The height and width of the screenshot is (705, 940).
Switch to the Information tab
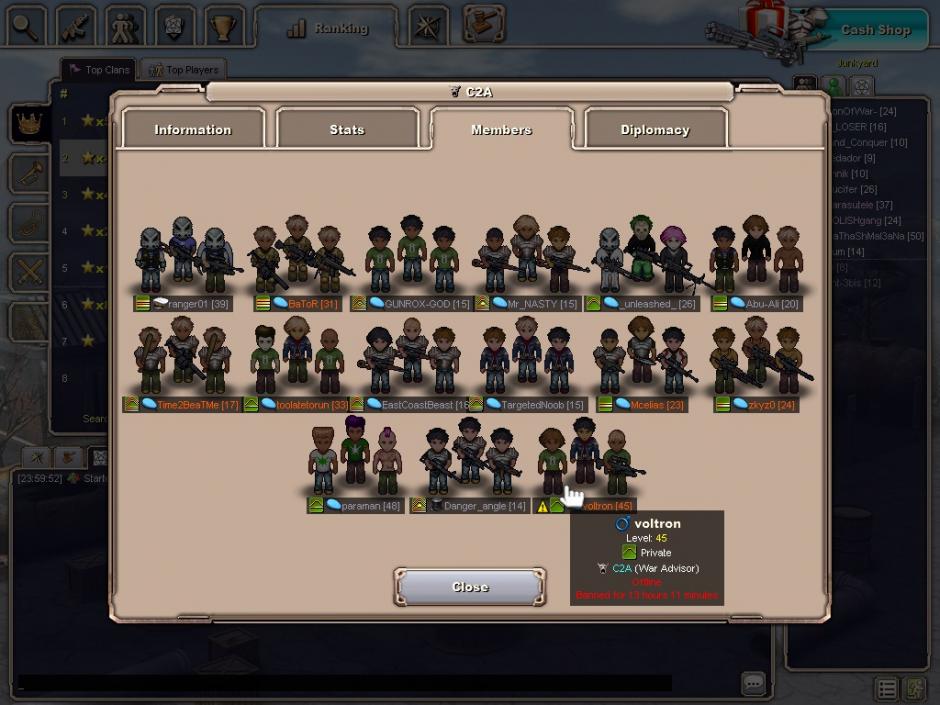coord(193,130)
